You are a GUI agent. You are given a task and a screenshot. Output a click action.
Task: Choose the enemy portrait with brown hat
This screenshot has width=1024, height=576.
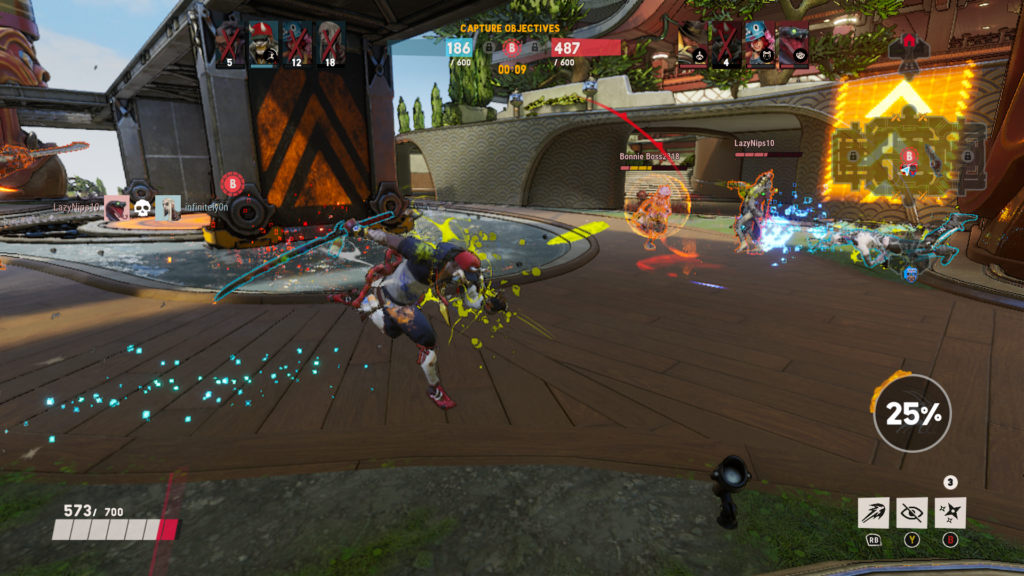(693, 44)
